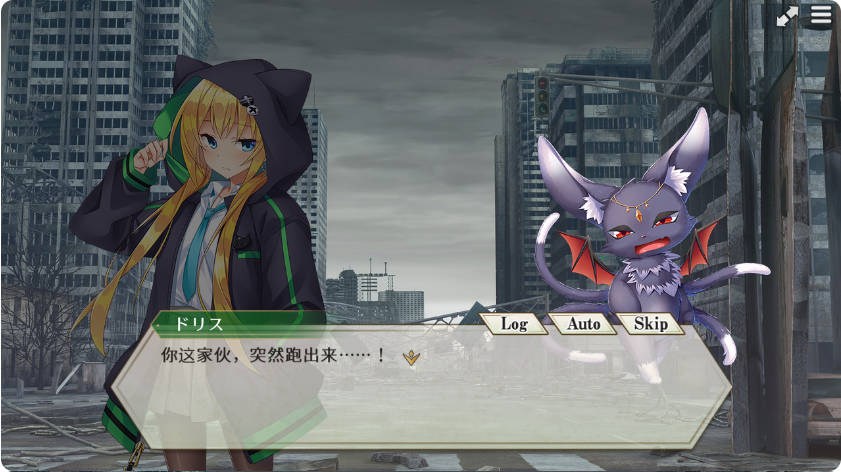Image resolution: width=841 pixels, height=472 pixels.
Task: Enable Auto dialogue advance
Action: pos(583,324)
